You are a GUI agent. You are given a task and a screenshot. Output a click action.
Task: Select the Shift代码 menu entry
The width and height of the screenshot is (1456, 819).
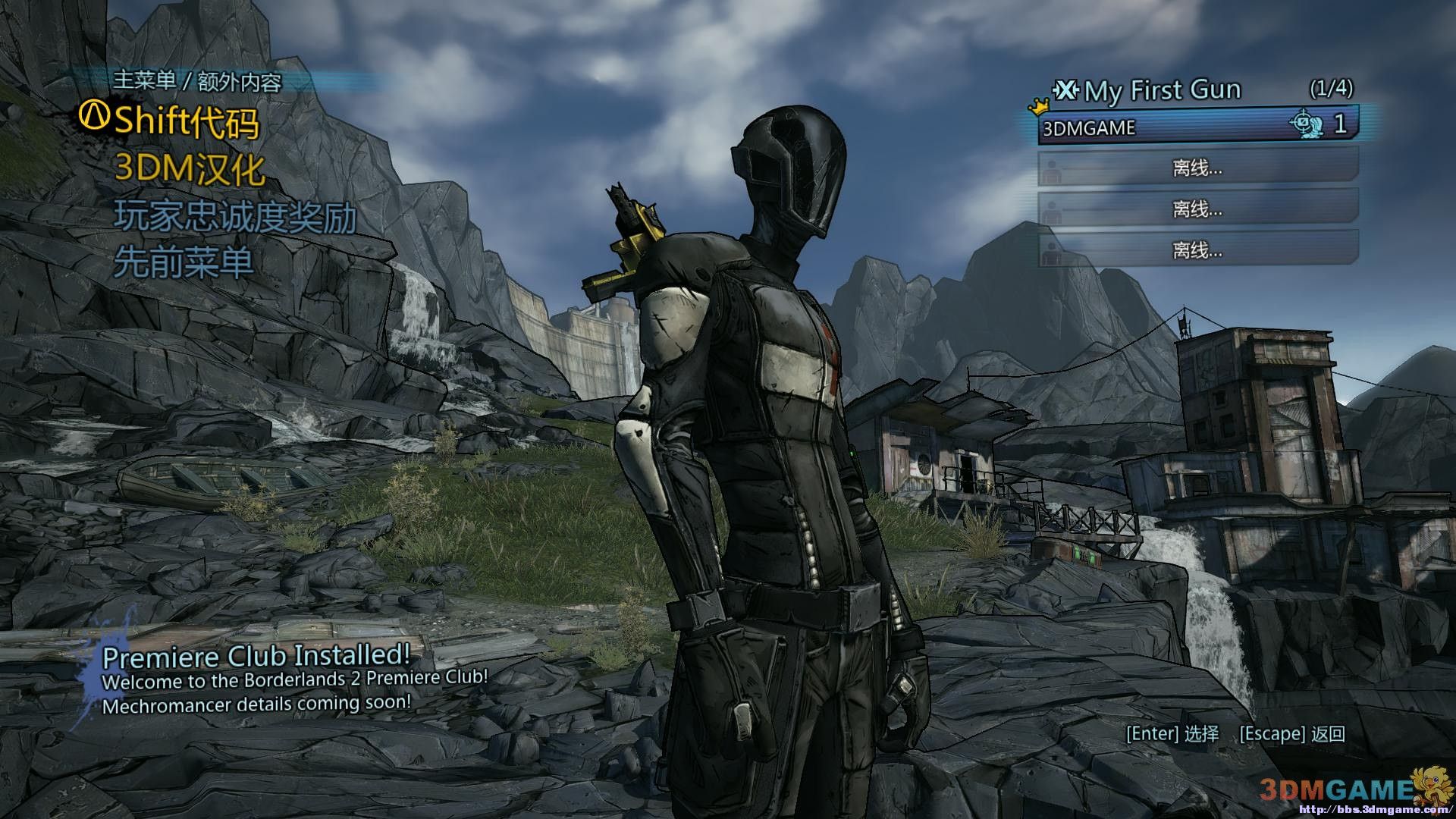click(185, 121)
